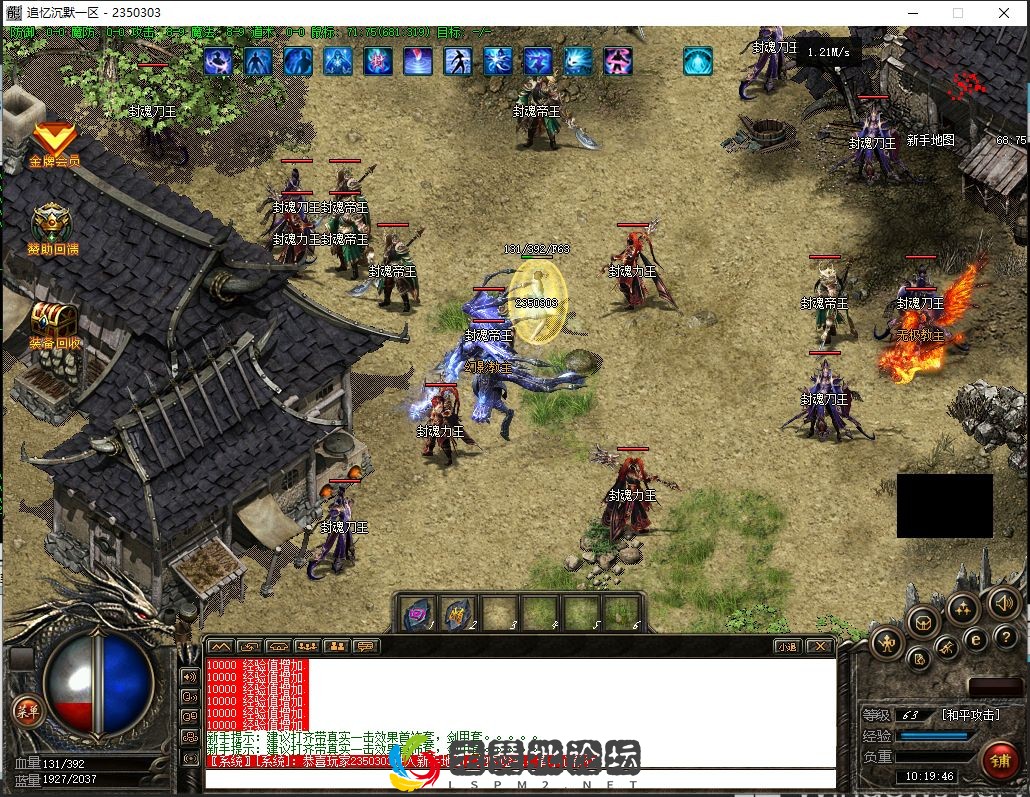Click the 小退 logout button
The width and height of the screenshot is (1030, 797).
click(787, 646)
